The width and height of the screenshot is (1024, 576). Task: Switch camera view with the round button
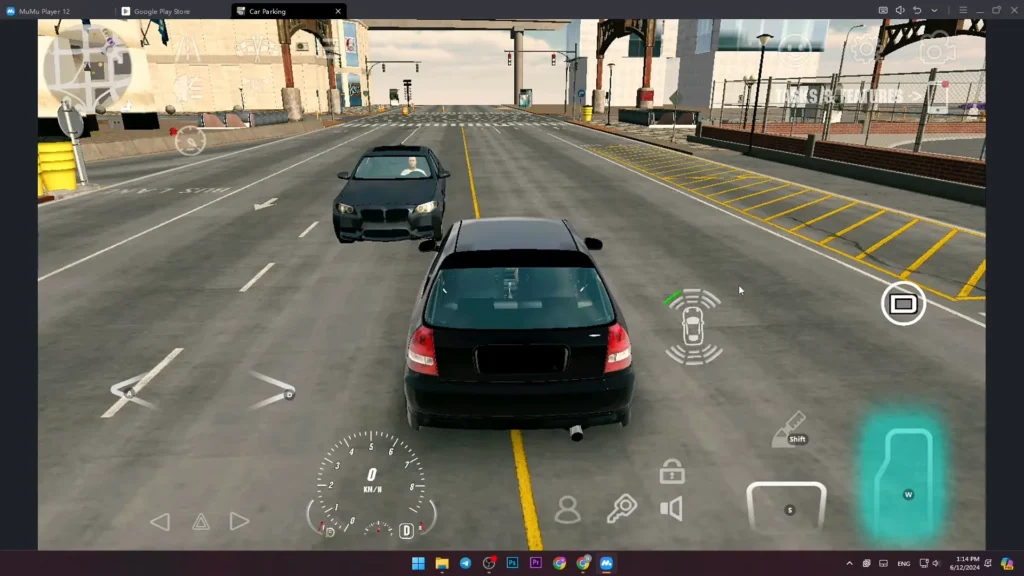point(902,303)
